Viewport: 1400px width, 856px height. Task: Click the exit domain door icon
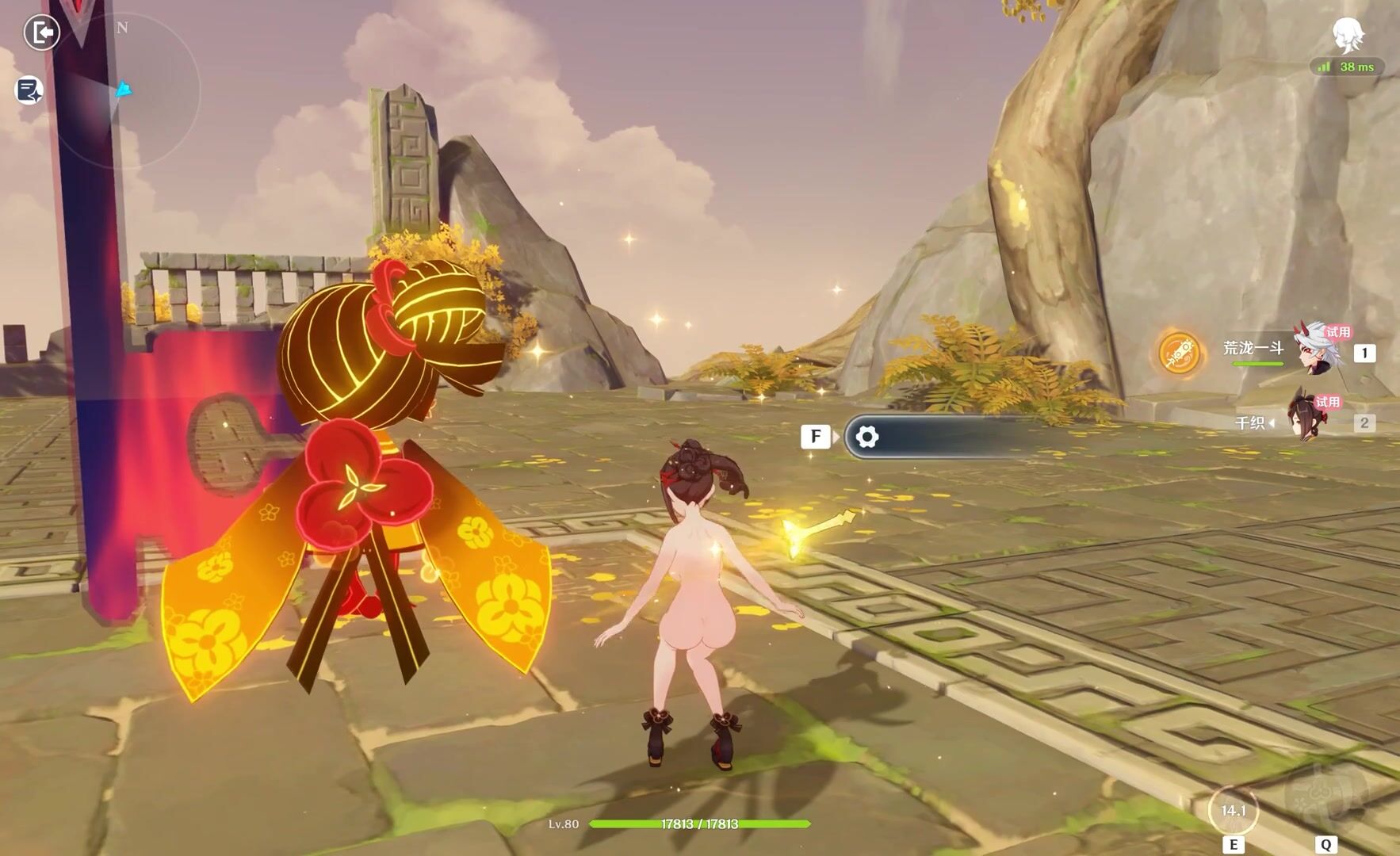[x=41, y=32]
